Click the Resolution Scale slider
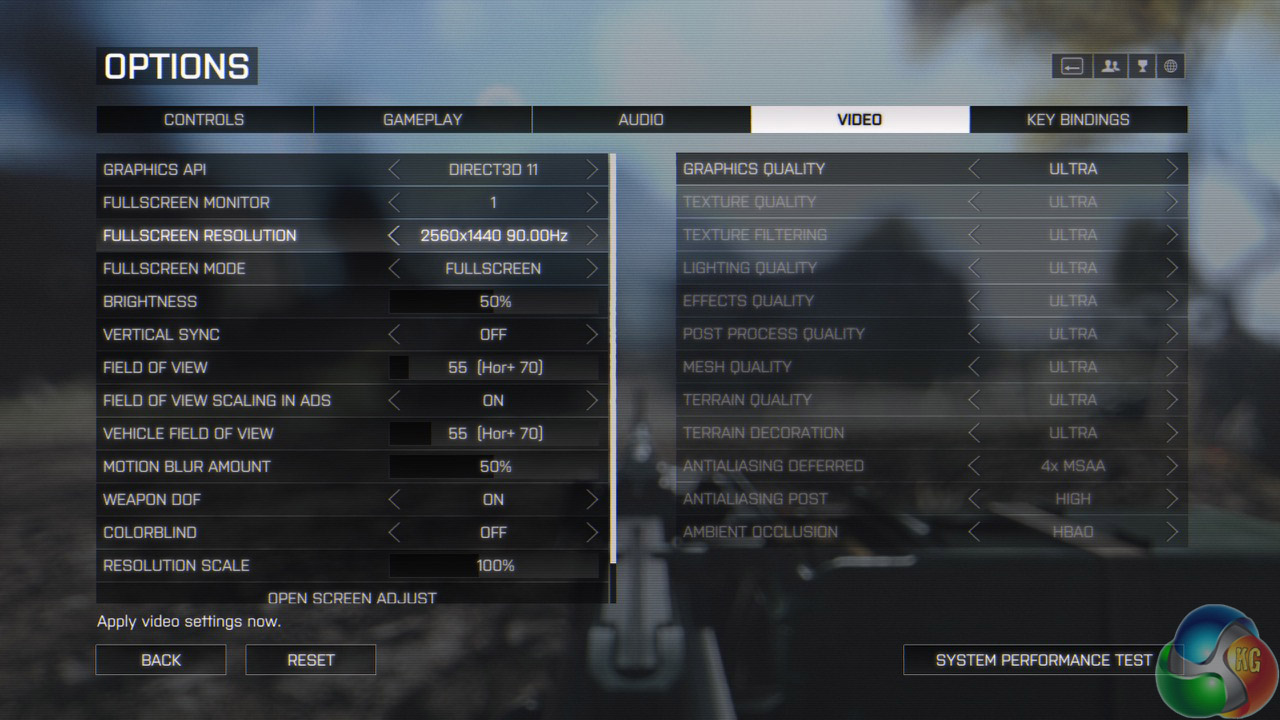 [x=494, y=566]
